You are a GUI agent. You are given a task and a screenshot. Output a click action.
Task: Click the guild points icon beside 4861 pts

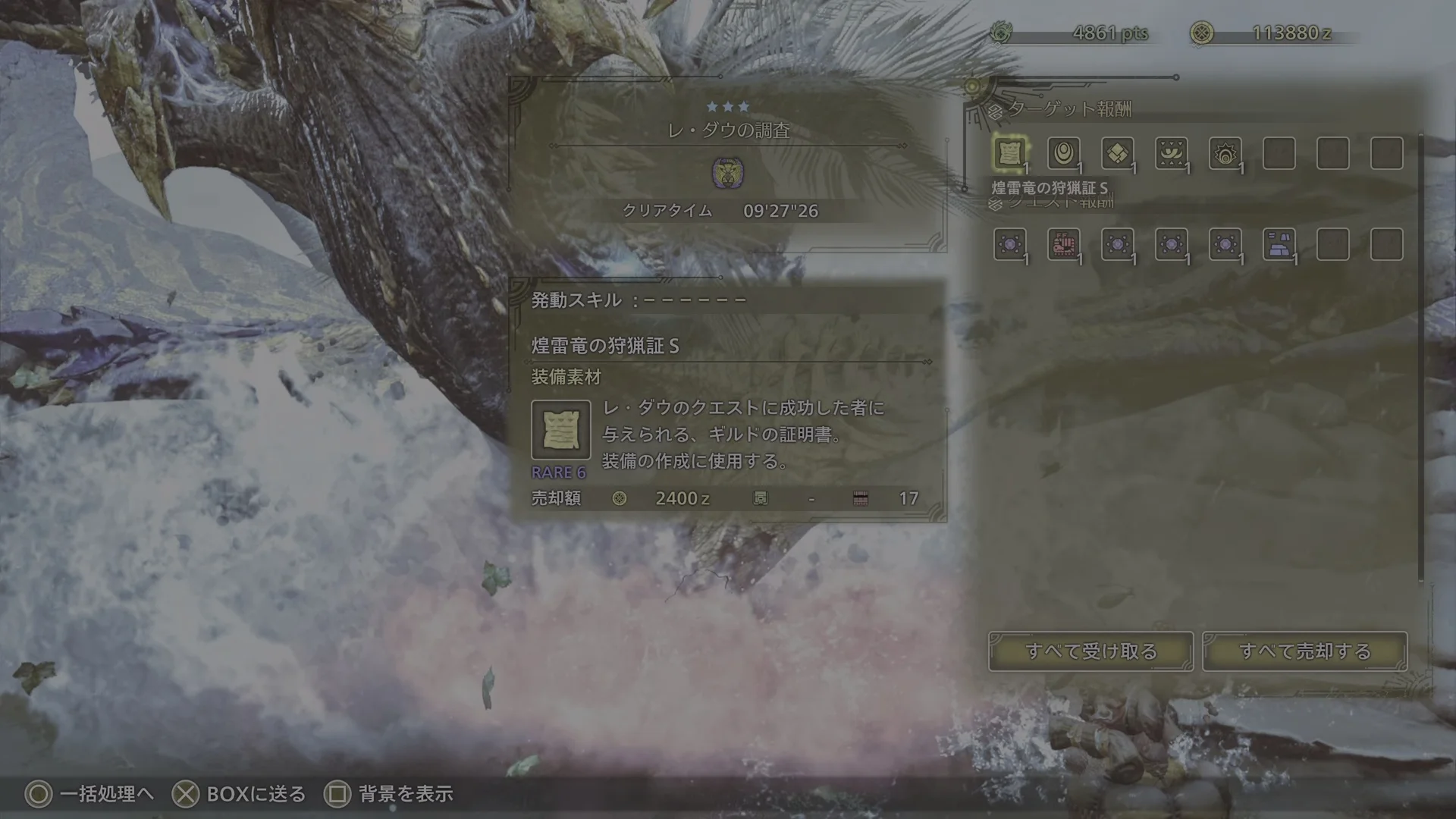tap(1002, 32)
